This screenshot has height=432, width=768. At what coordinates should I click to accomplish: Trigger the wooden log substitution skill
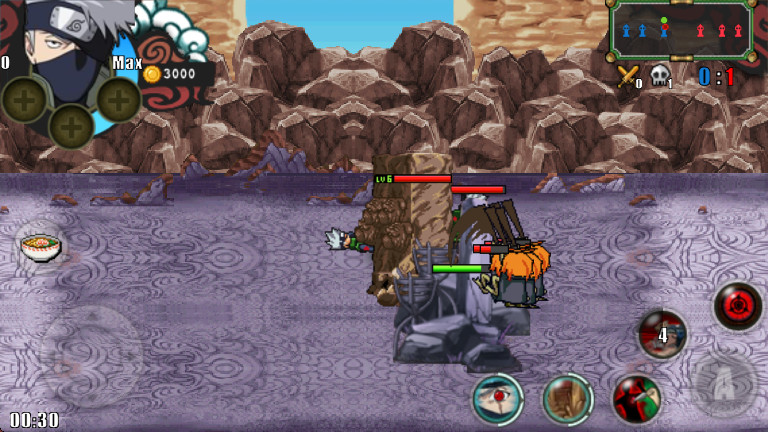[x=568, y=399]
